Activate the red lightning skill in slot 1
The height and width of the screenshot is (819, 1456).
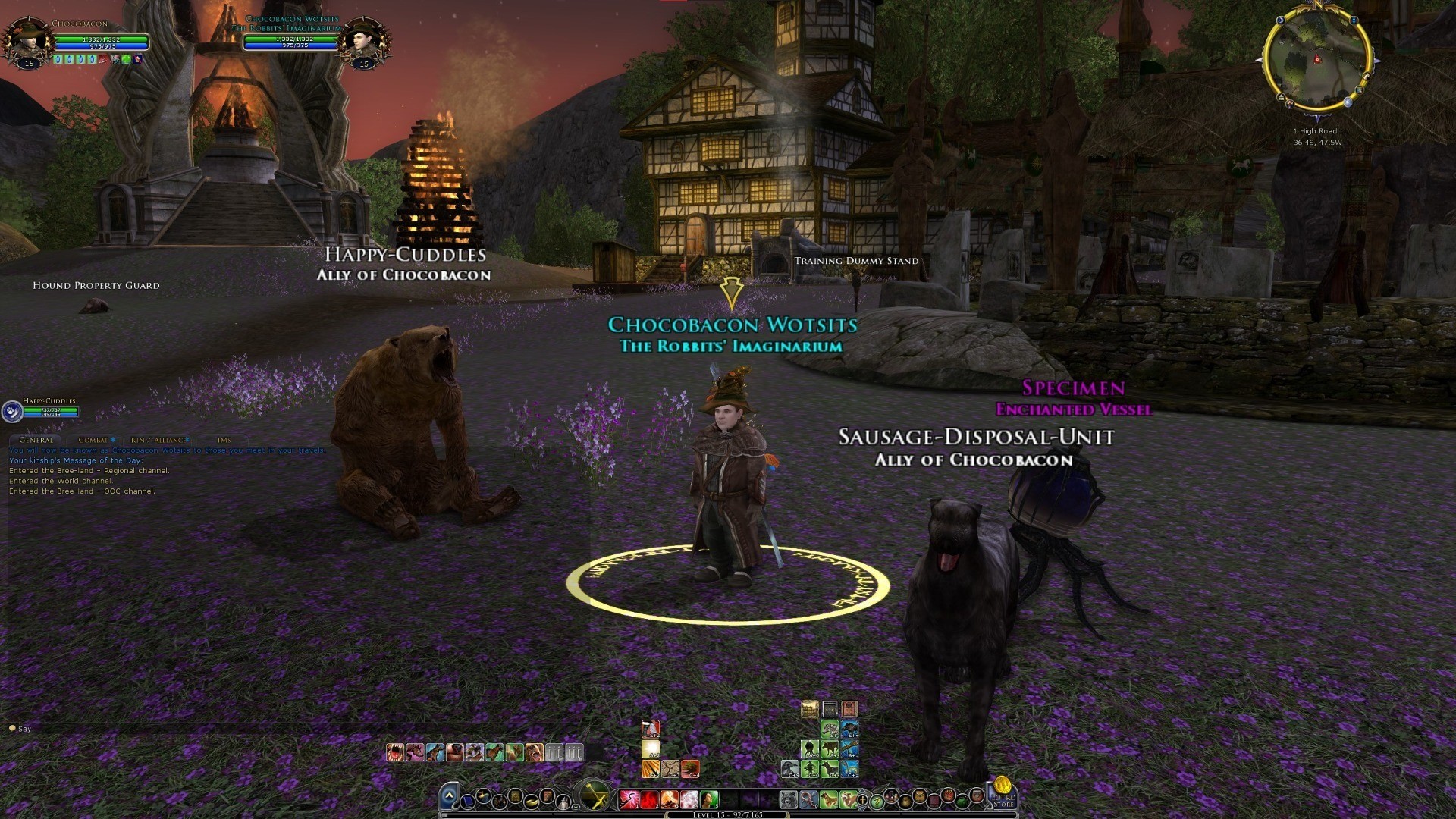pyautogui.click(x=629, y=799)
